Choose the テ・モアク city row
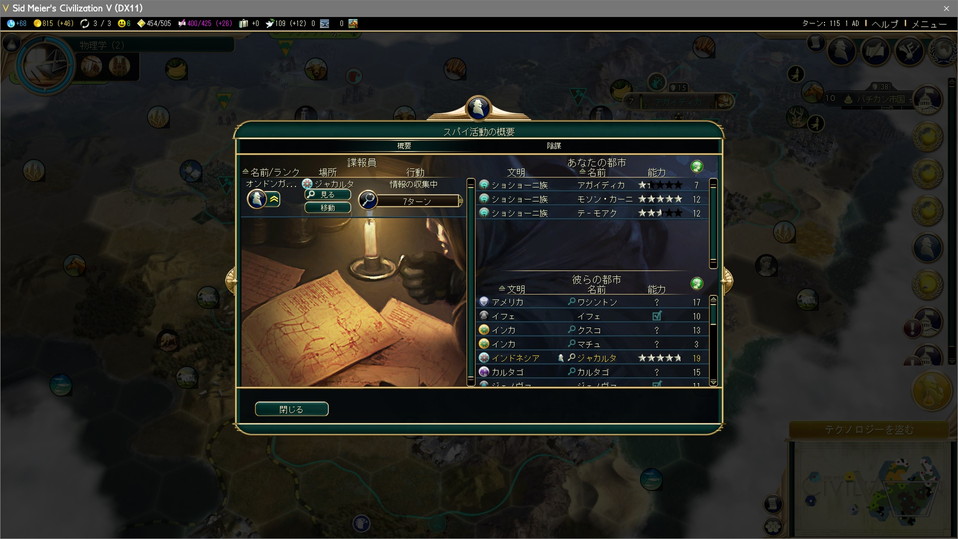Screen dimensions: 958x539 click(594, 213)
